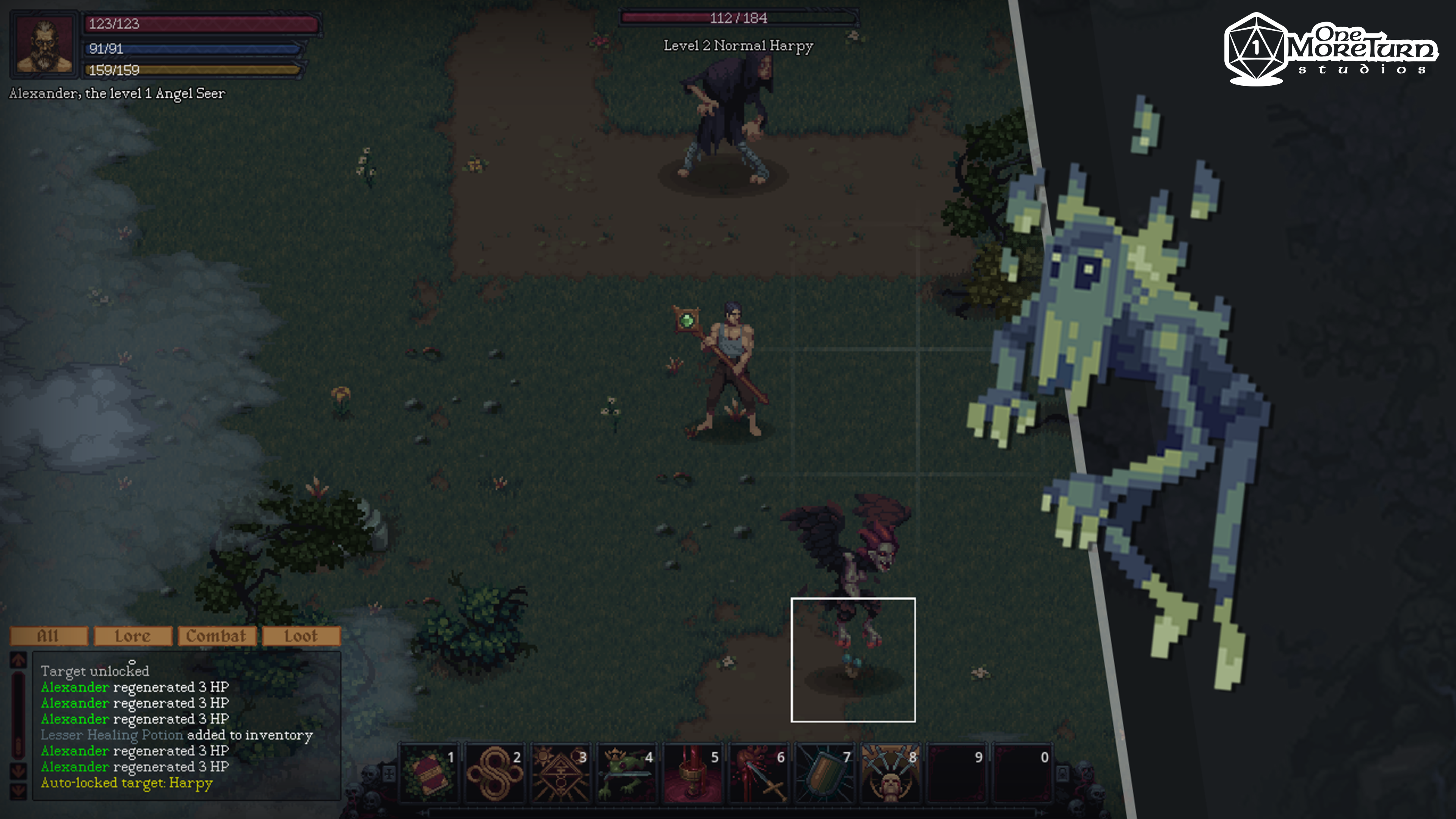Select the head with swords ability
The width and height of the screenshot is (1456, 819).
(x=891, y=773)
